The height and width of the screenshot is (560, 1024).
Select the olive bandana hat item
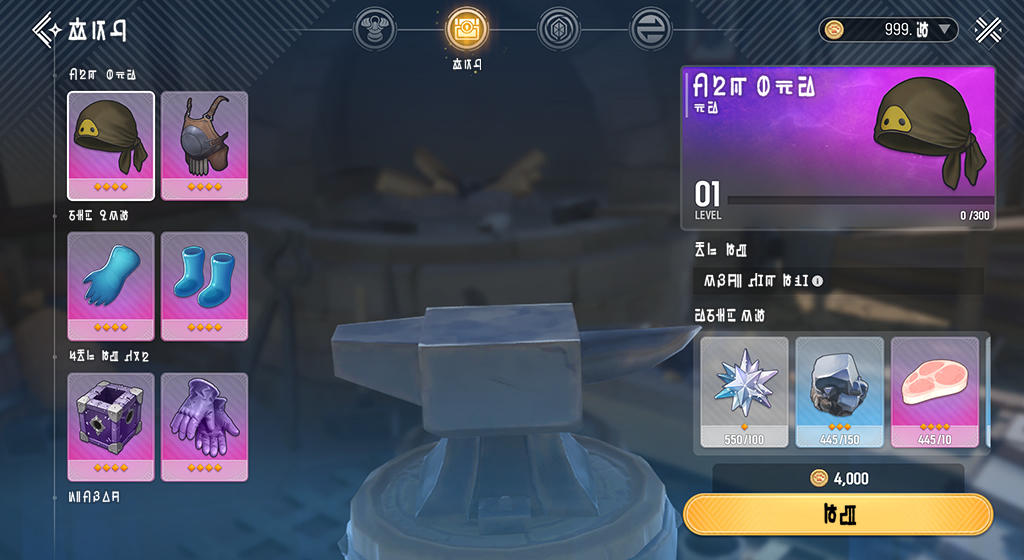pos(111,145)
